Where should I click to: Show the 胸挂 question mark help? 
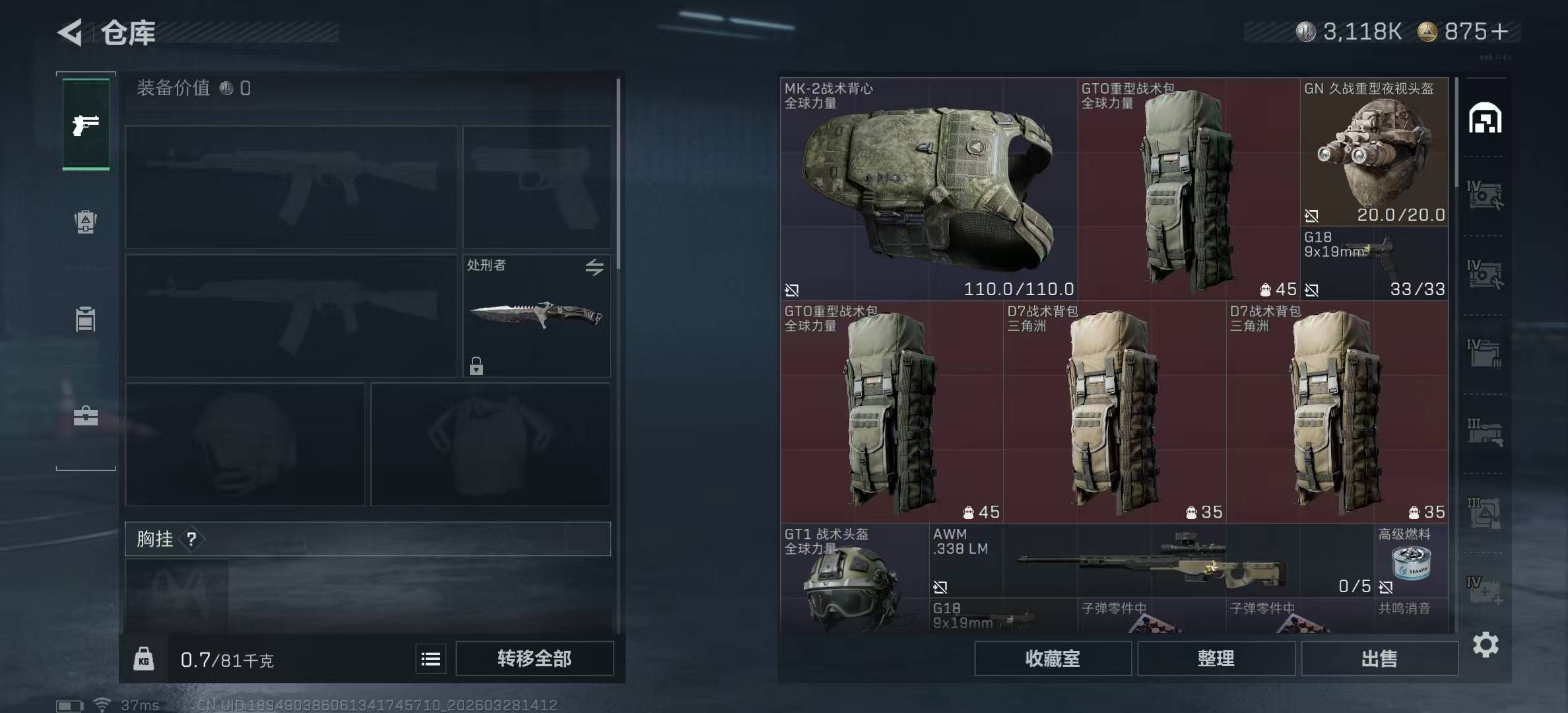tap(191, 539)
